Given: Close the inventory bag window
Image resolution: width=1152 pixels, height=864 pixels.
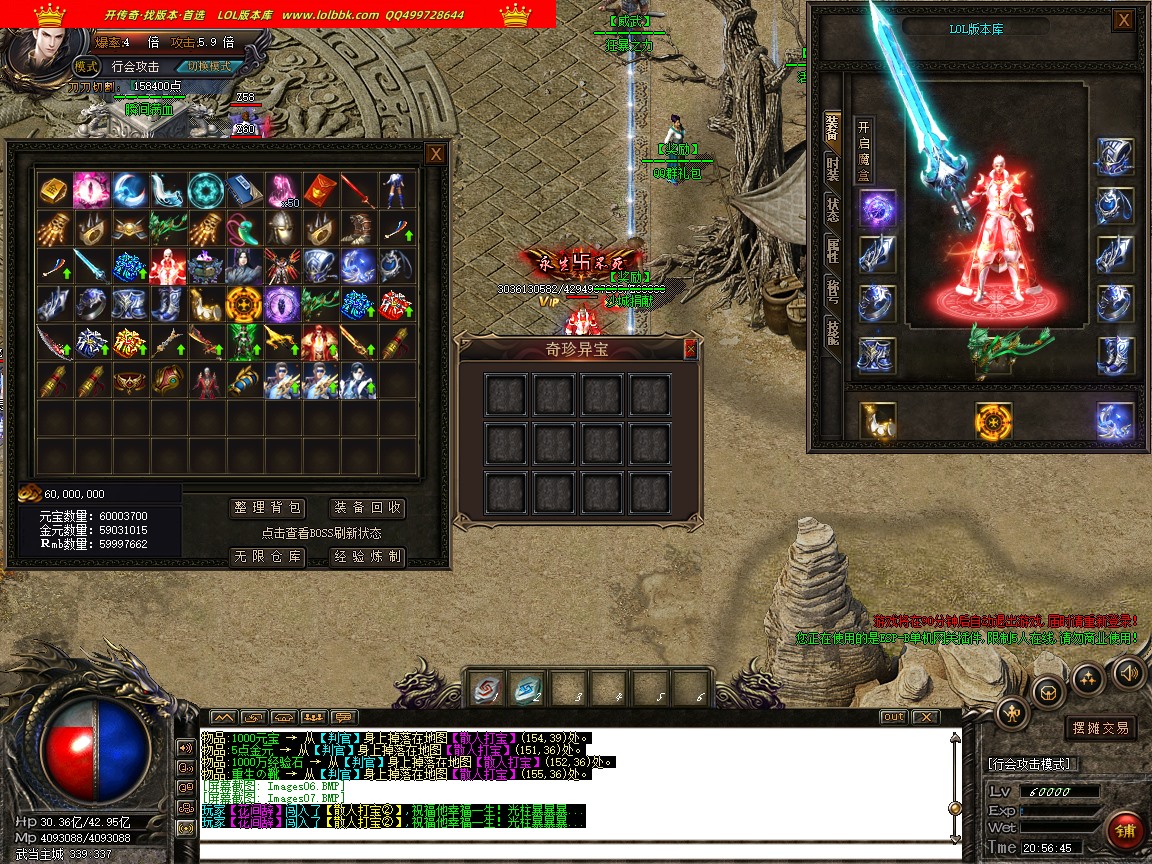Looking at the screenshot, I should pyautogui.click(x=435, y=154).
